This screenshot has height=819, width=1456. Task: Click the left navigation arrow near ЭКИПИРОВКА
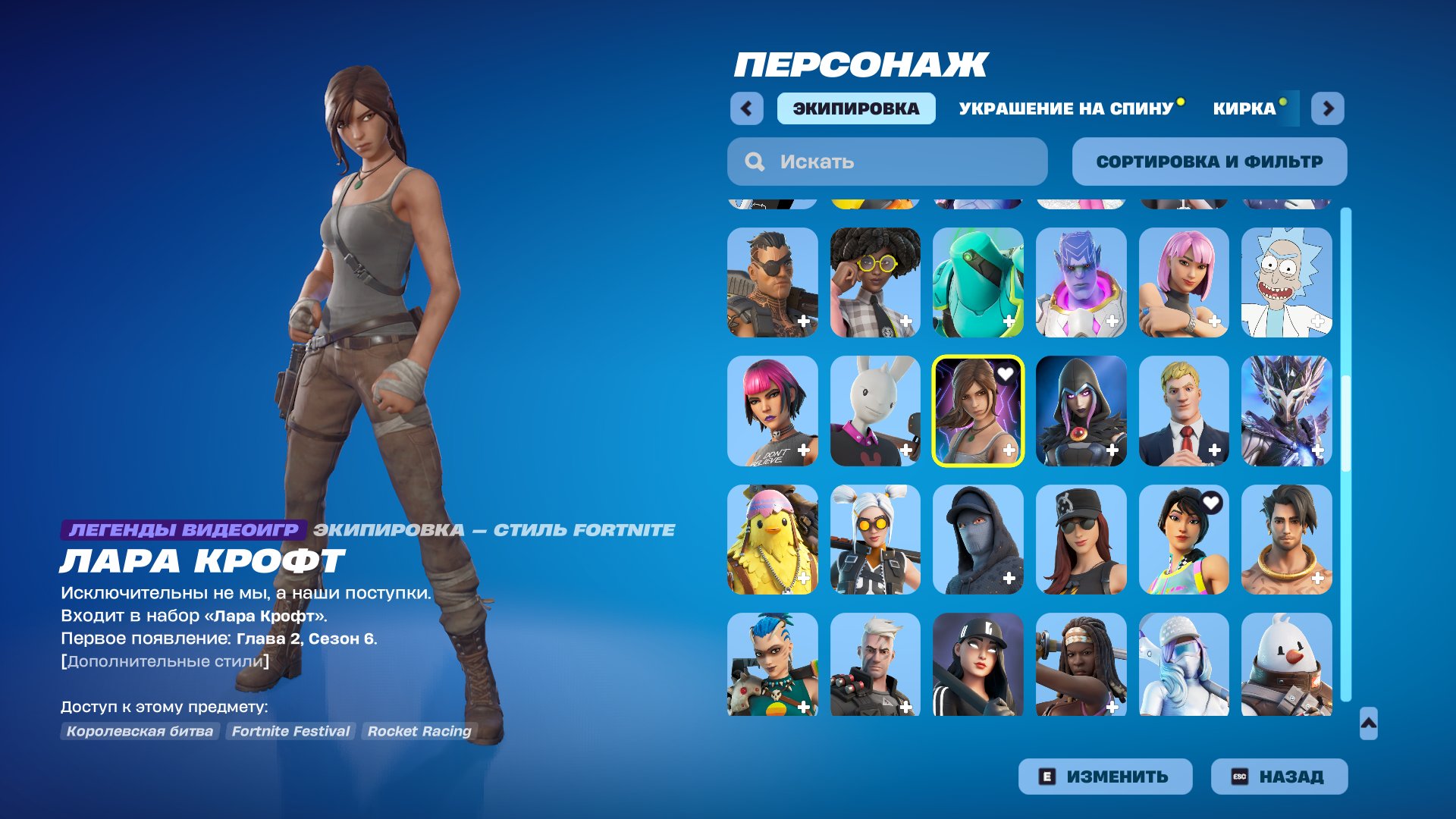[x=747, y=108]
